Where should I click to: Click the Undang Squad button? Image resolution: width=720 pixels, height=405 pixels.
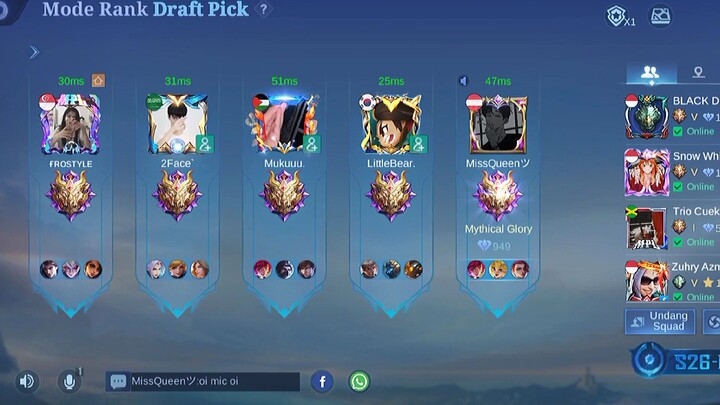pos(660,321)
